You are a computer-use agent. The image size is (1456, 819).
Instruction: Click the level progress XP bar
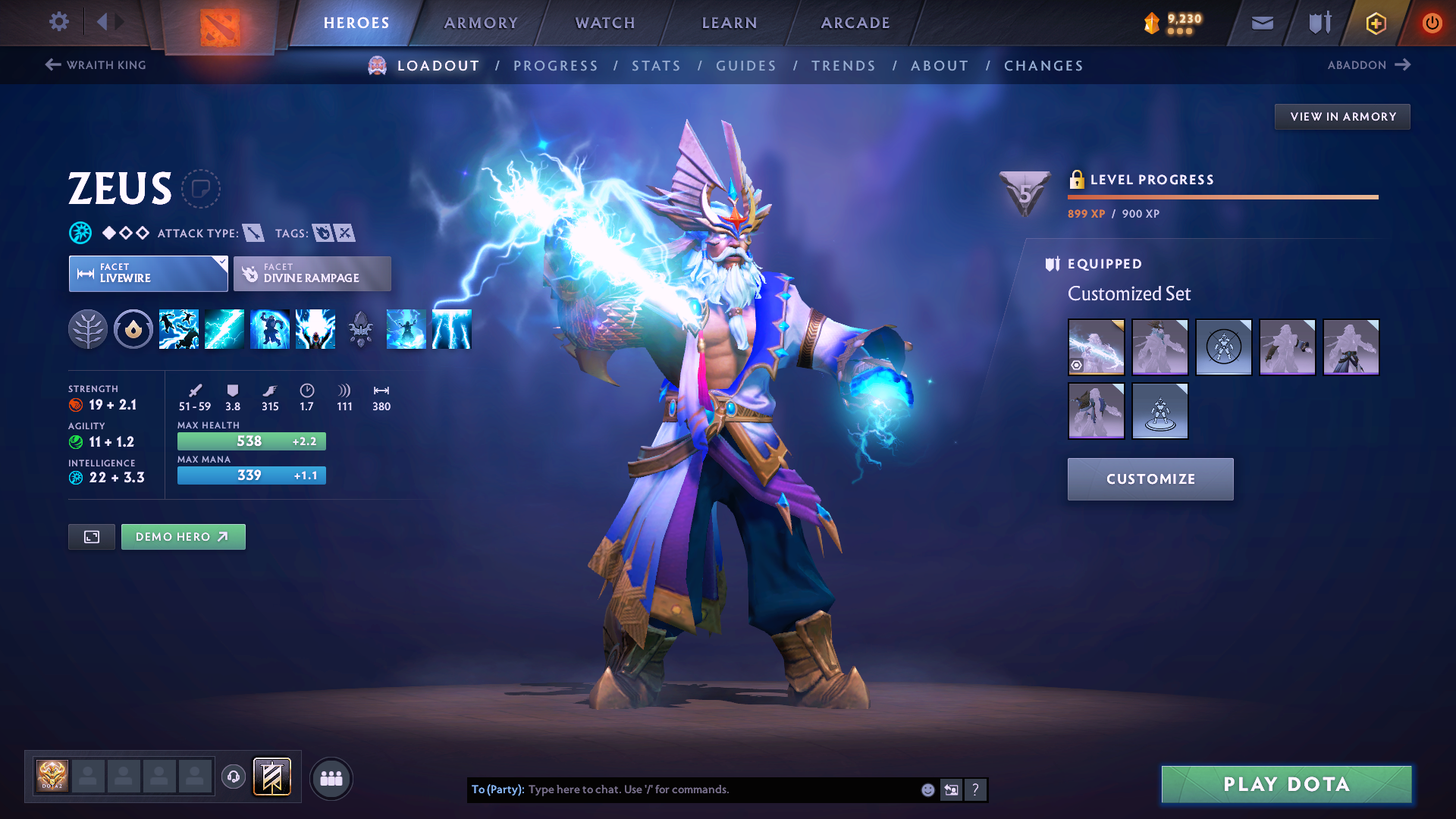[x=1222, y=197]
